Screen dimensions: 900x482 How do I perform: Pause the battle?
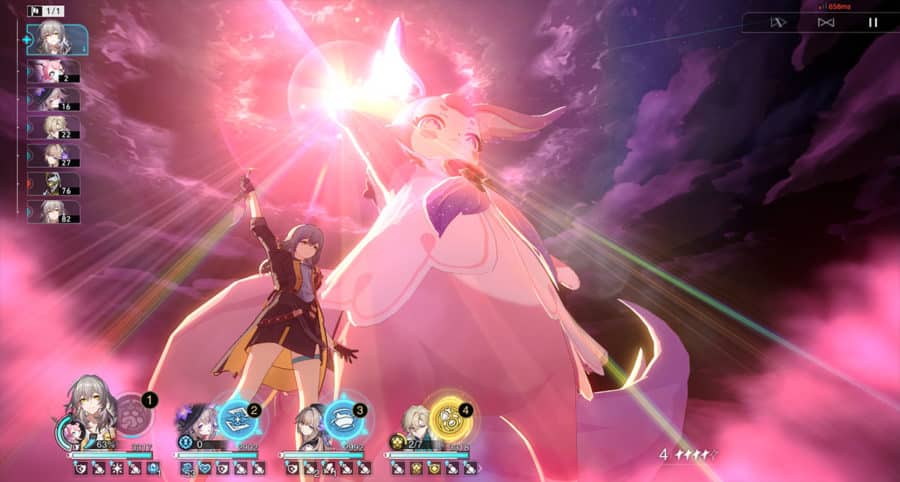point(873,22)
